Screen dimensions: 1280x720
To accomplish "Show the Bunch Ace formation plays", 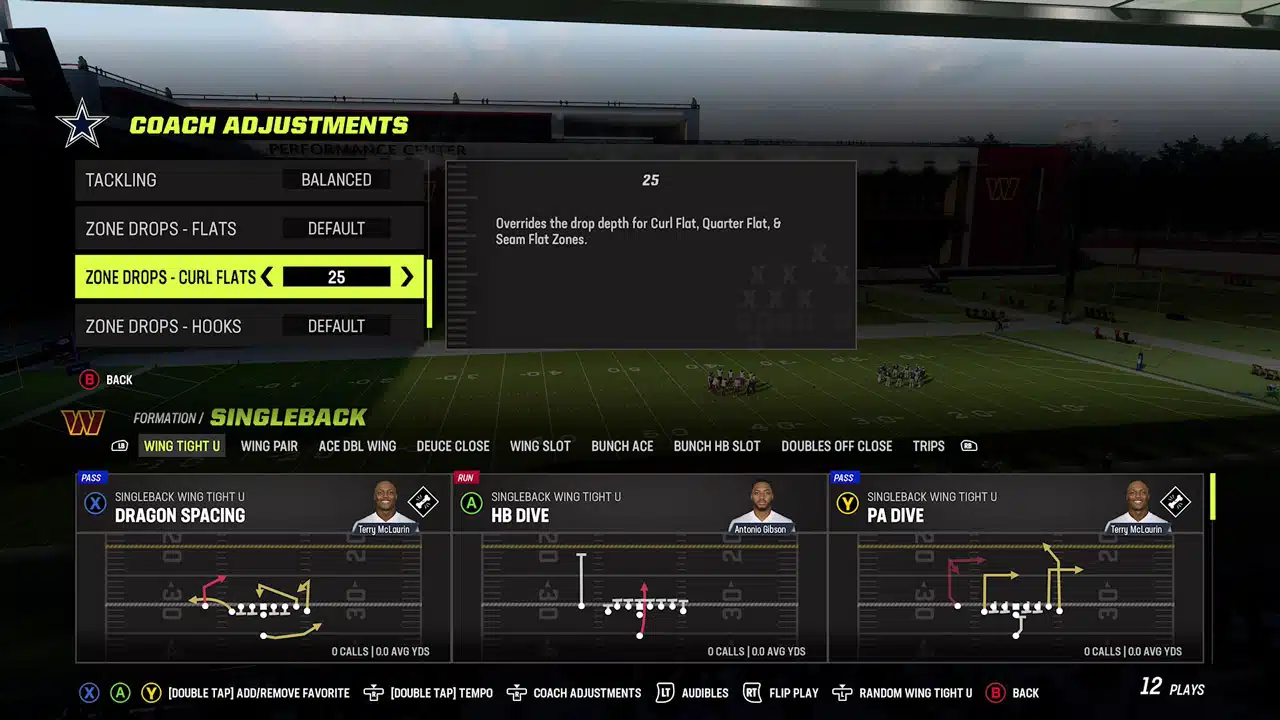I will [x=622, y=446].
